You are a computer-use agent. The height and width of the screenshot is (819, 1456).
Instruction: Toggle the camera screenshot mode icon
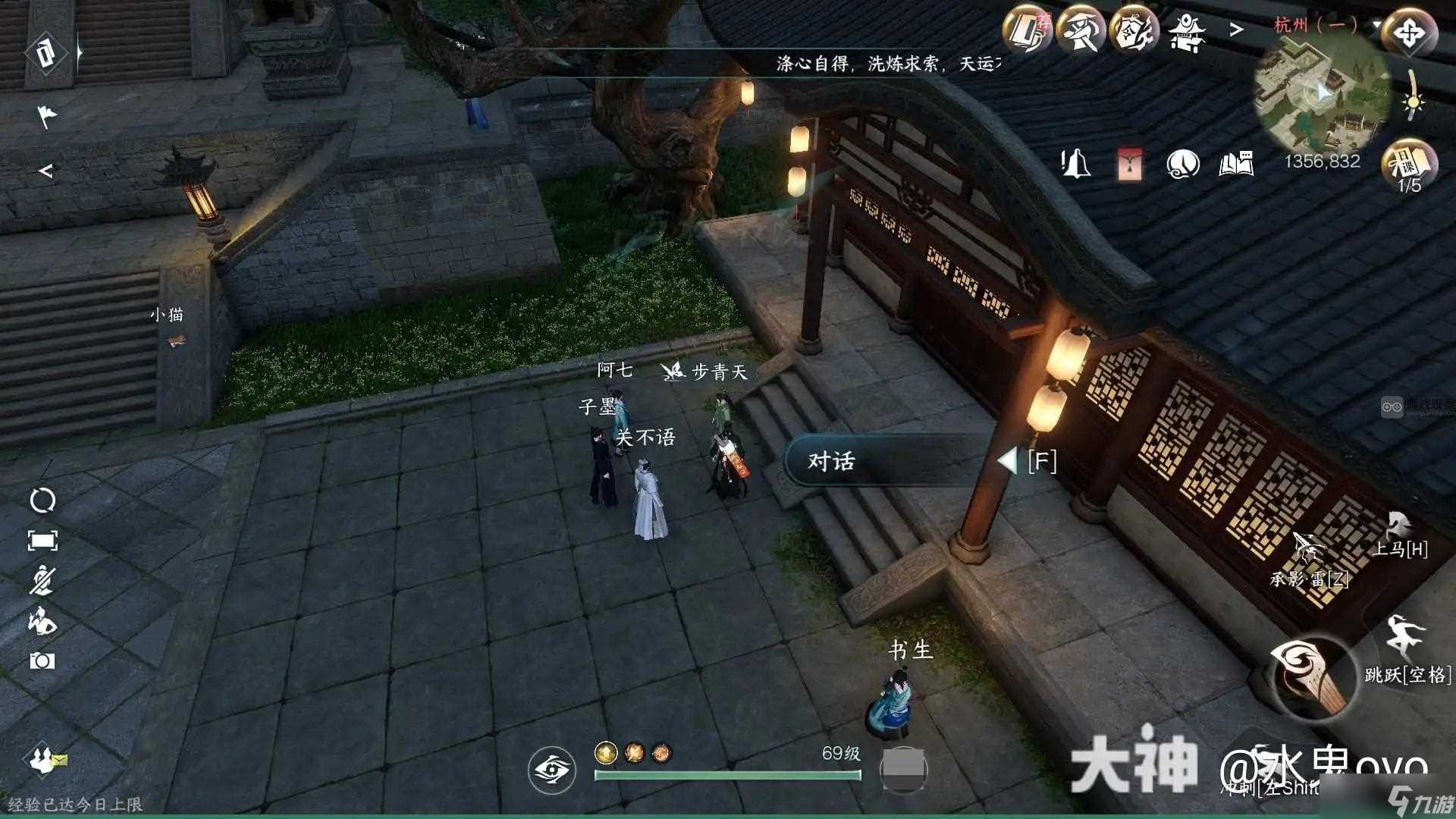pyautogui.click(x=44, y=660)
